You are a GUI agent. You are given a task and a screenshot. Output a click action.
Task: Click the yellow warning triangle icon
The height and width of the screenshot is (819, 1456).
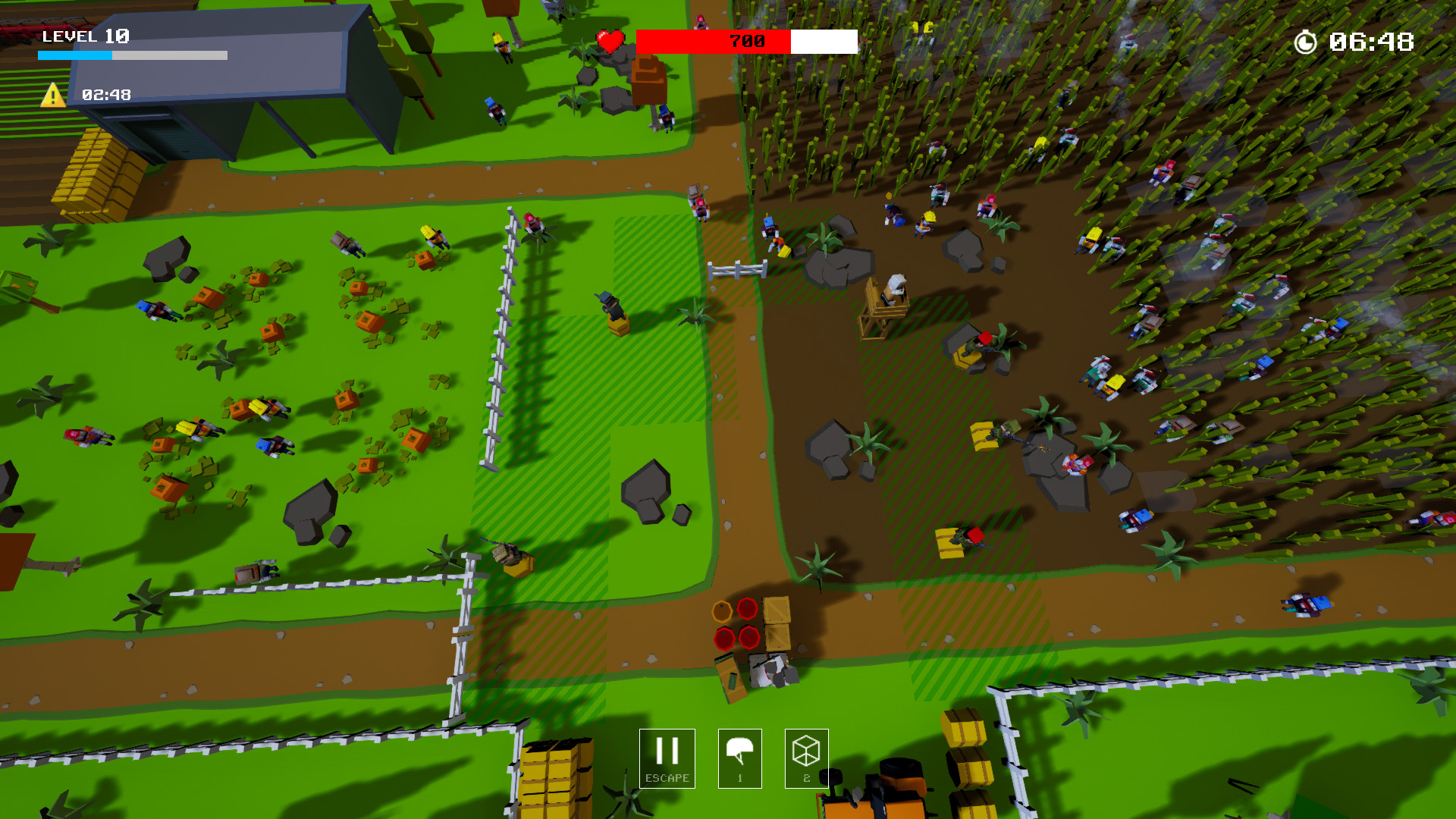coord(53,94)
